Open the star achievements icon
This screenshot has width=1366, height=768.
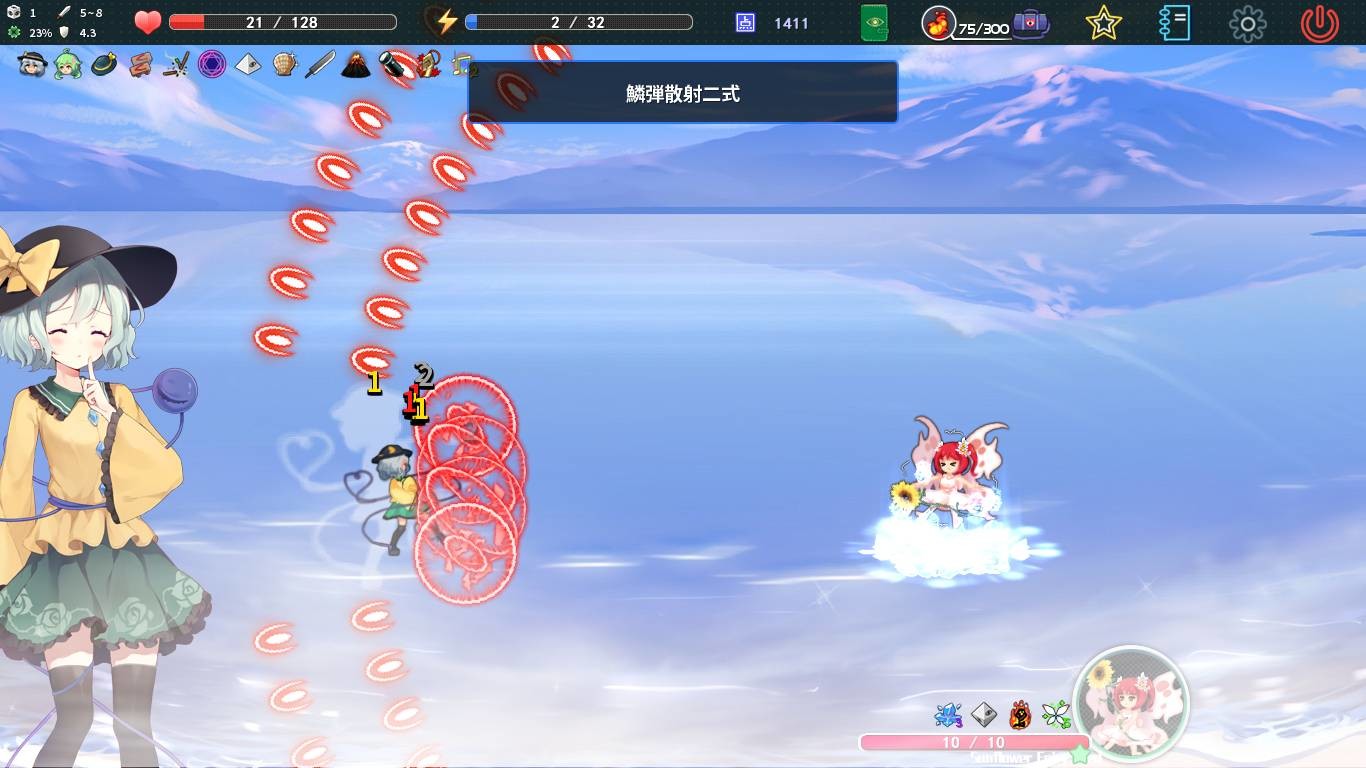(x=1101, y=22)
